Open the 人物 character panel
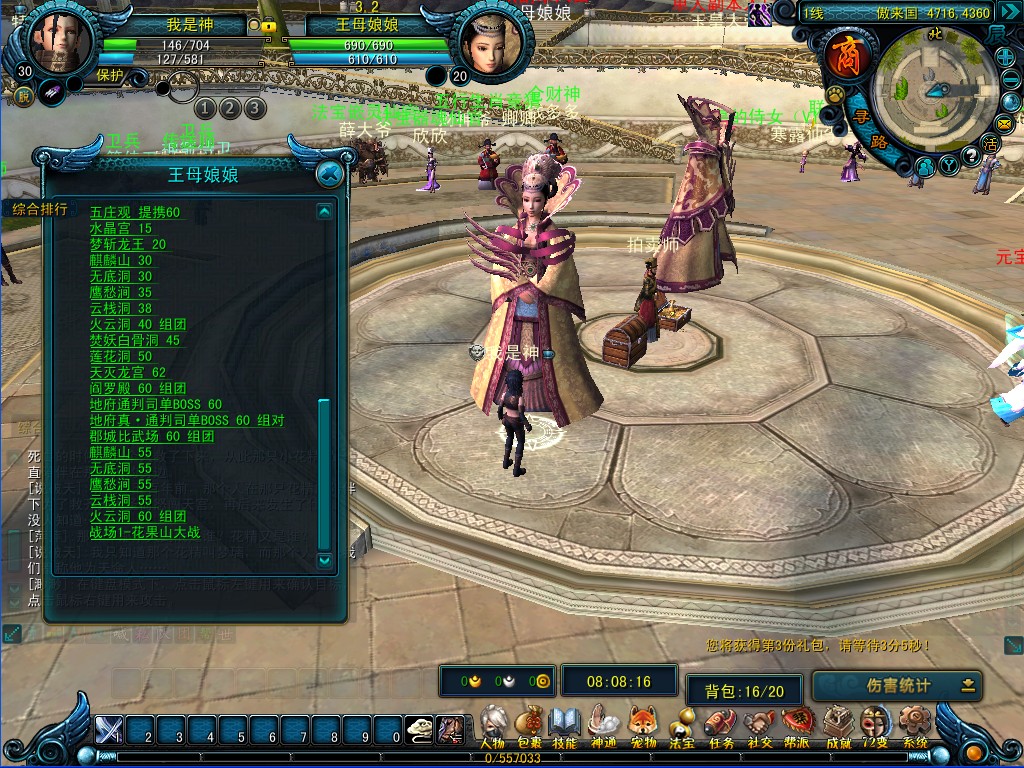 coord(491,723)
